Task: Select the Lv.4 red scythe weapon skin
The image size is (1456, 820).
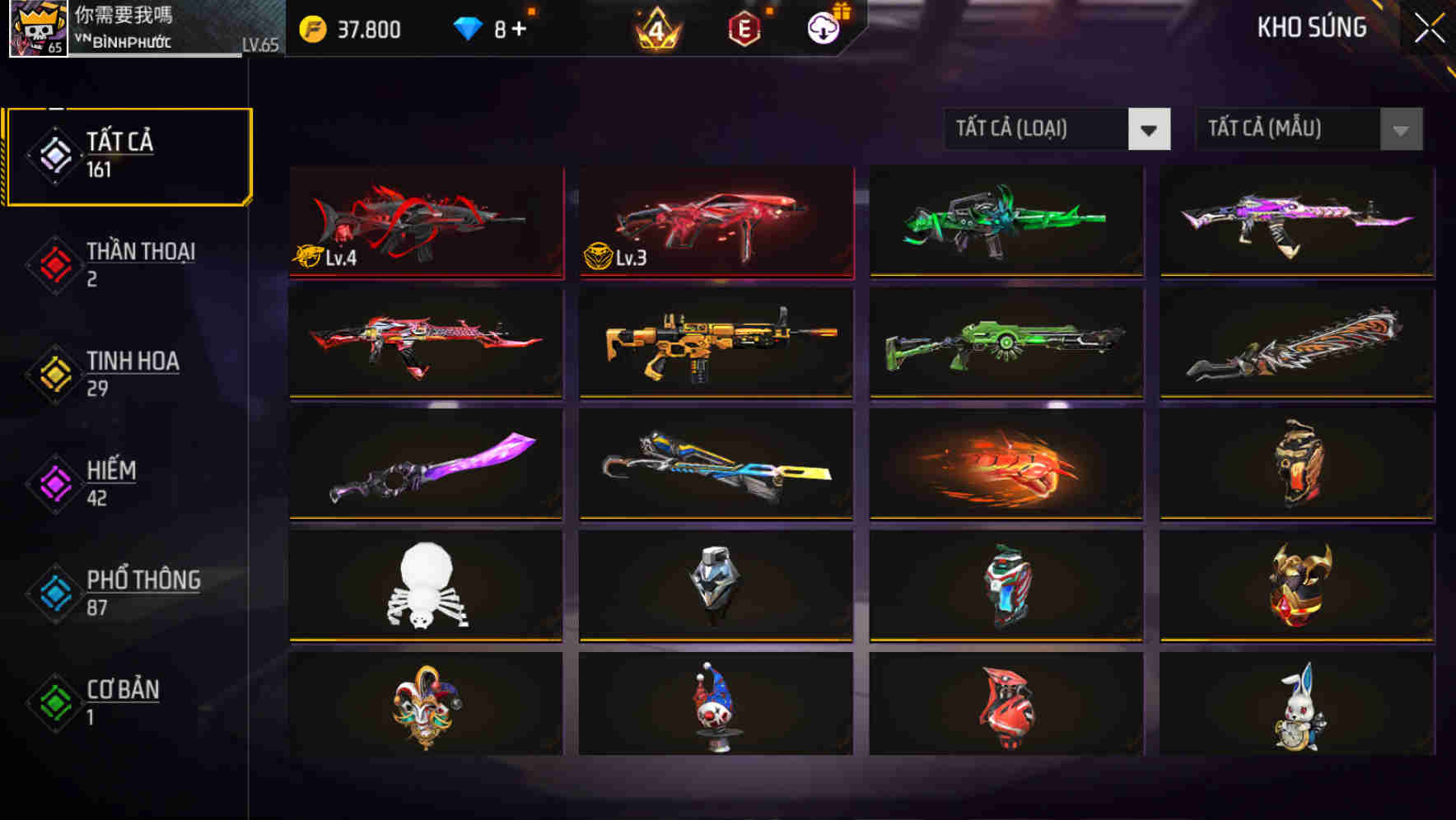Action: pos(425,222)
